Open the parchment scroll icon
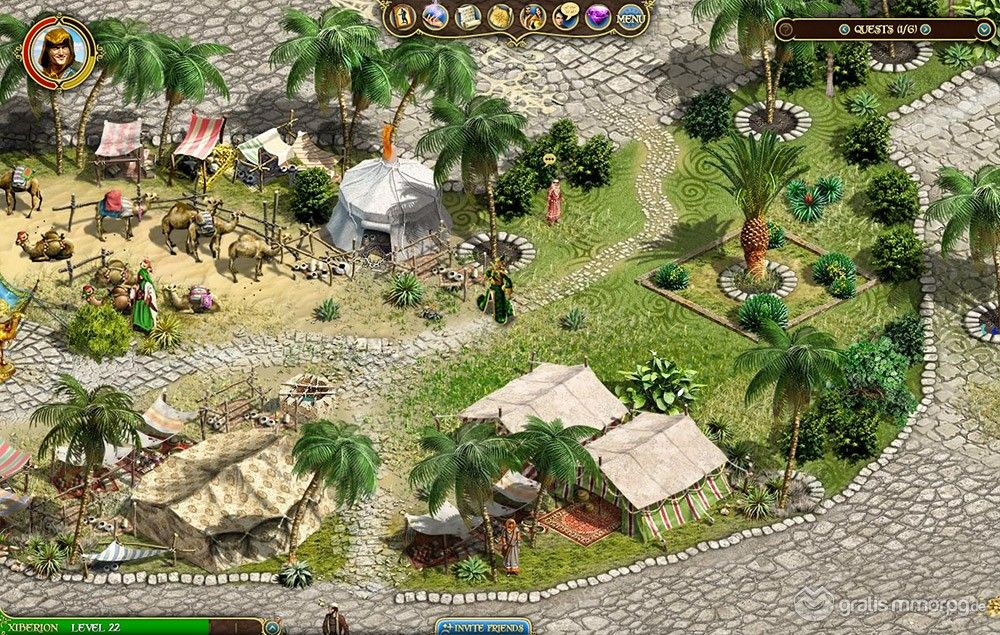The image size is (1000, 635). 467,16
